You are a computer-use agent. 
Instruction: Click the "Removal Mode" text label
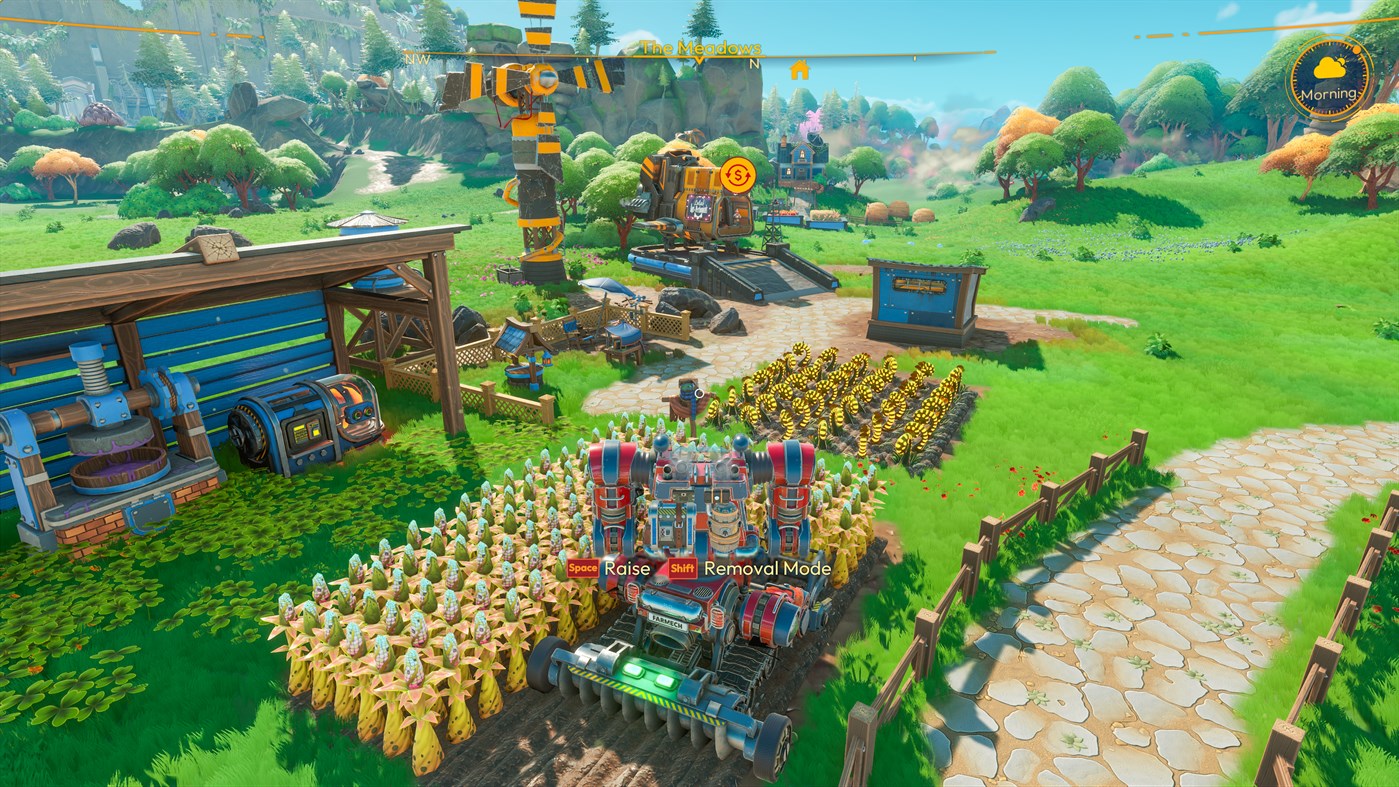tap(768, 569)
